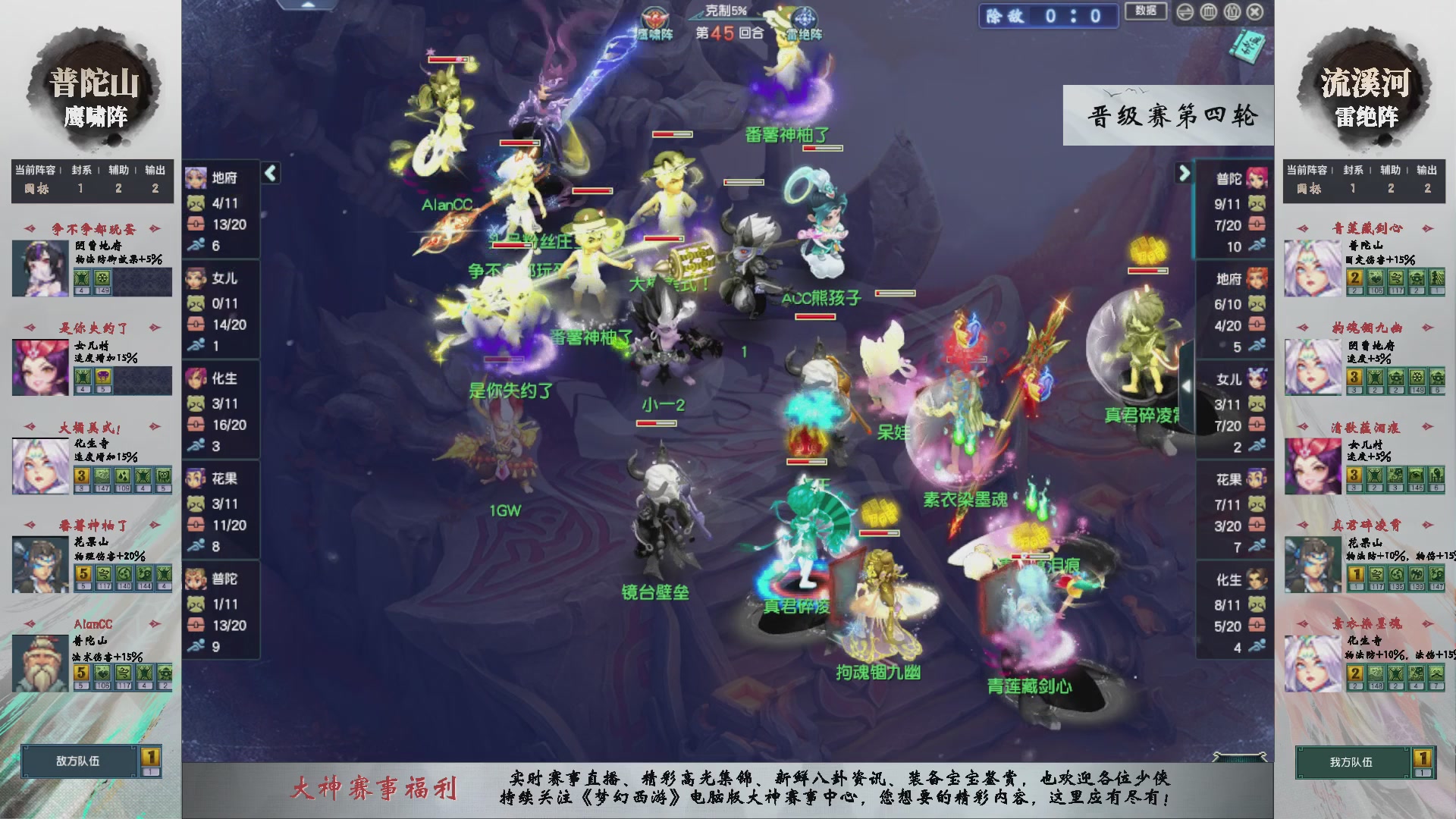
Task: Collapse the left roster with its chevron arrow
Action: click(x=269, y=173)
